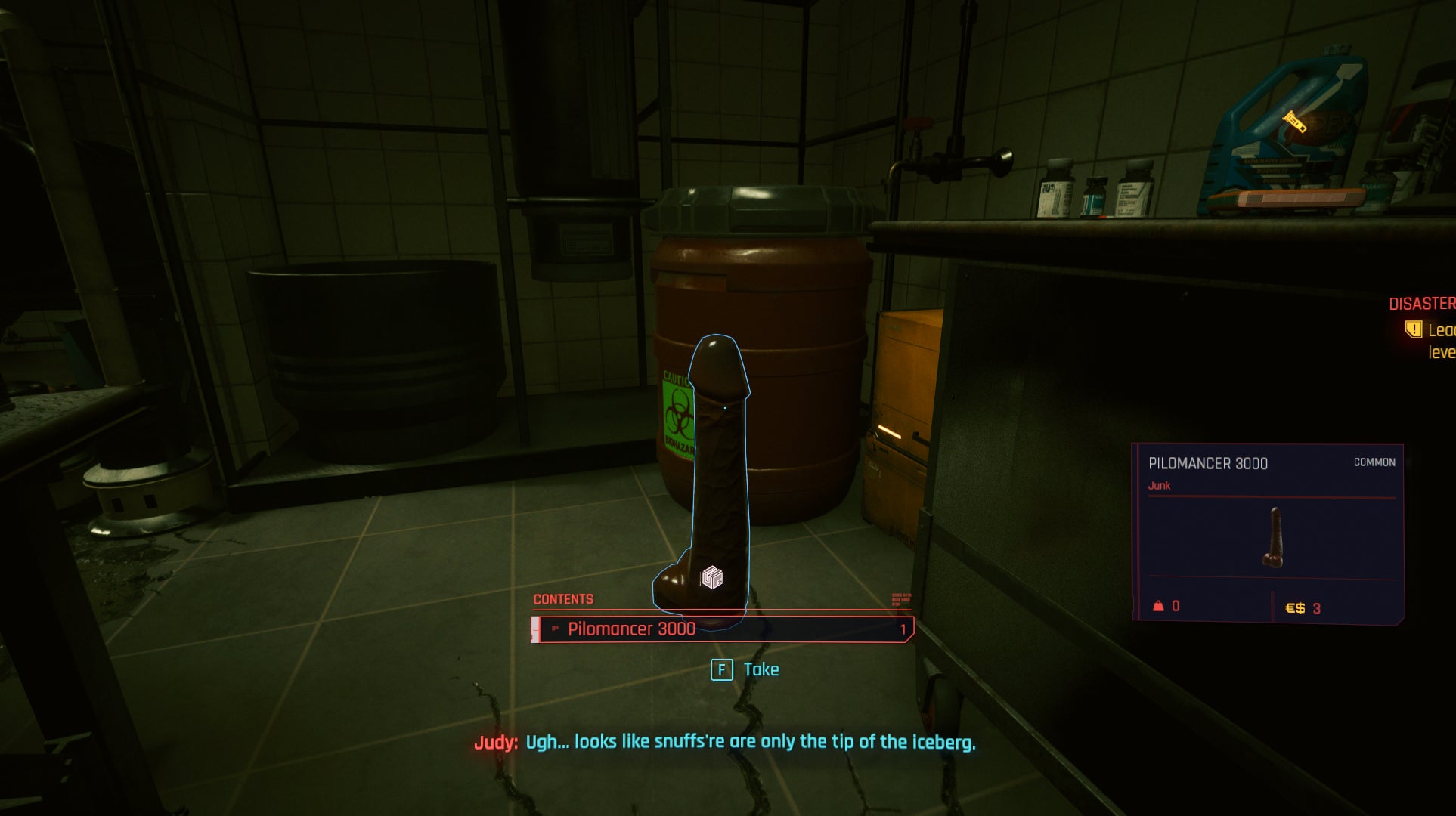The height and width of the screenshot is (816, 1456).
Task: Click the item-type glyph beside Pilomancer 3000
Action: (x=554, y=629)
